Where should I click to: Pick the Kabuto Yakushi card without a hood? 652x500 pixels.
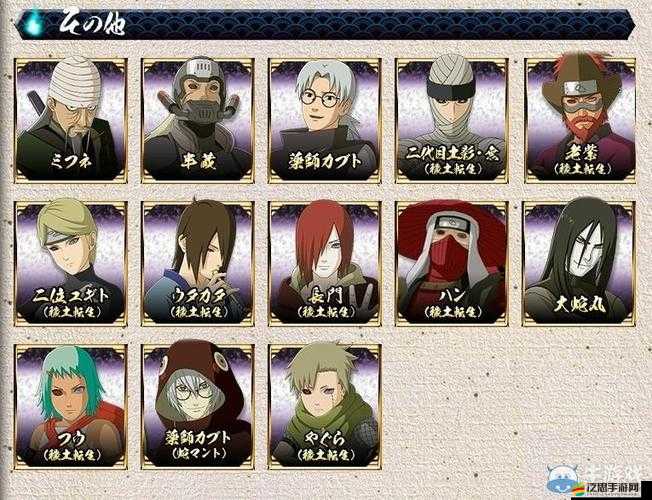click(325, 120)
